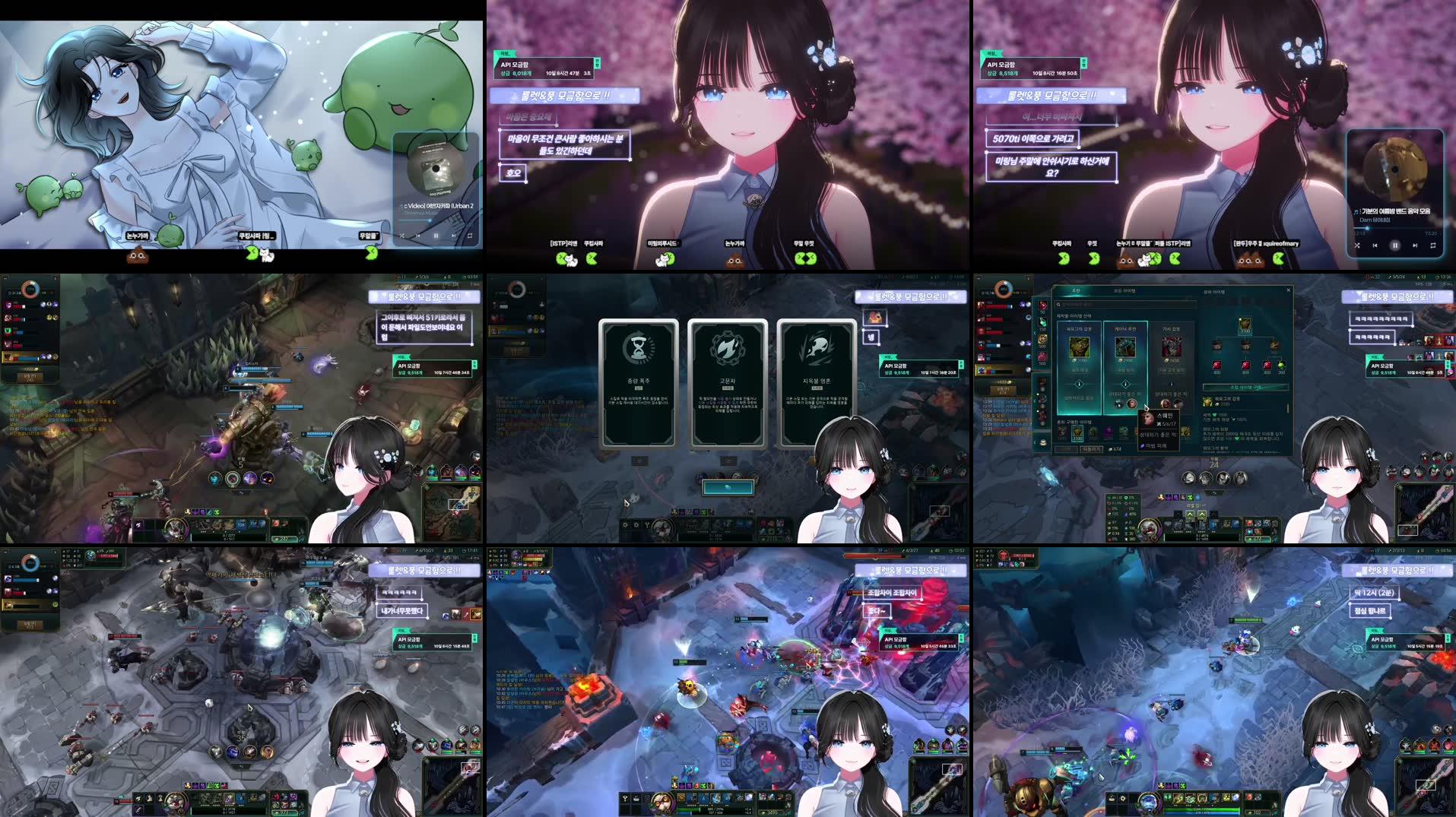Select the 지옥불 영혼 augment card
This screenshot has width=1456, height=817.
[816, 383]
